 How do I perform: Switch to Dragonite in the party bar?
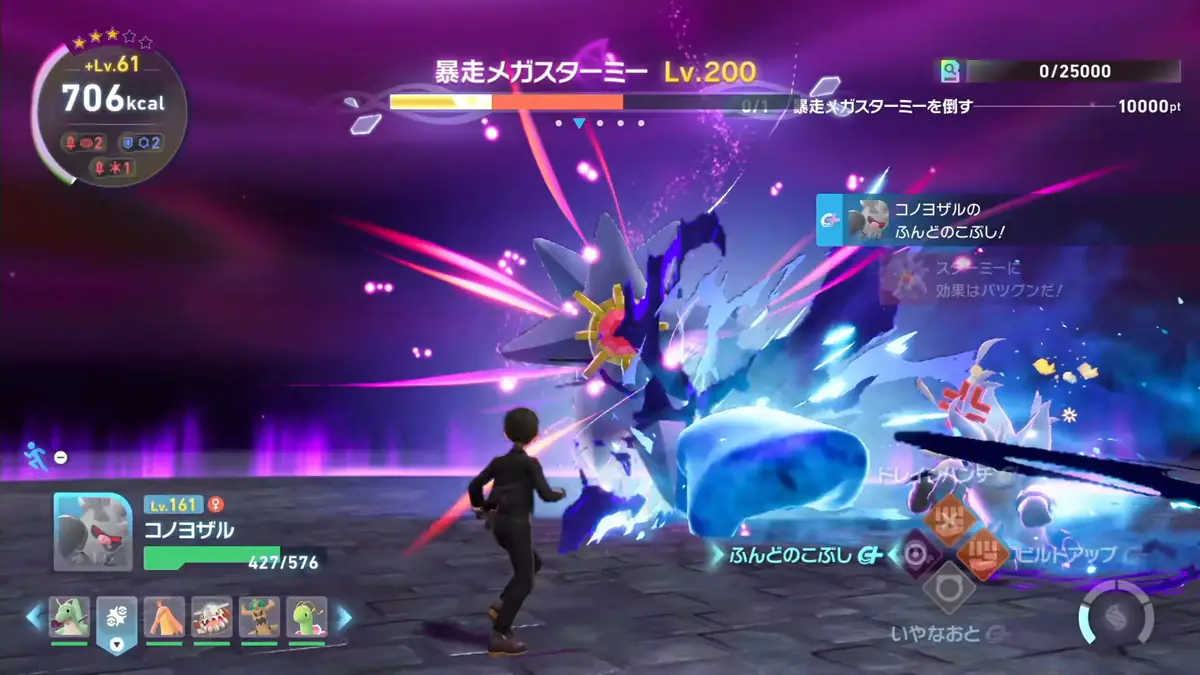[70, 618]
